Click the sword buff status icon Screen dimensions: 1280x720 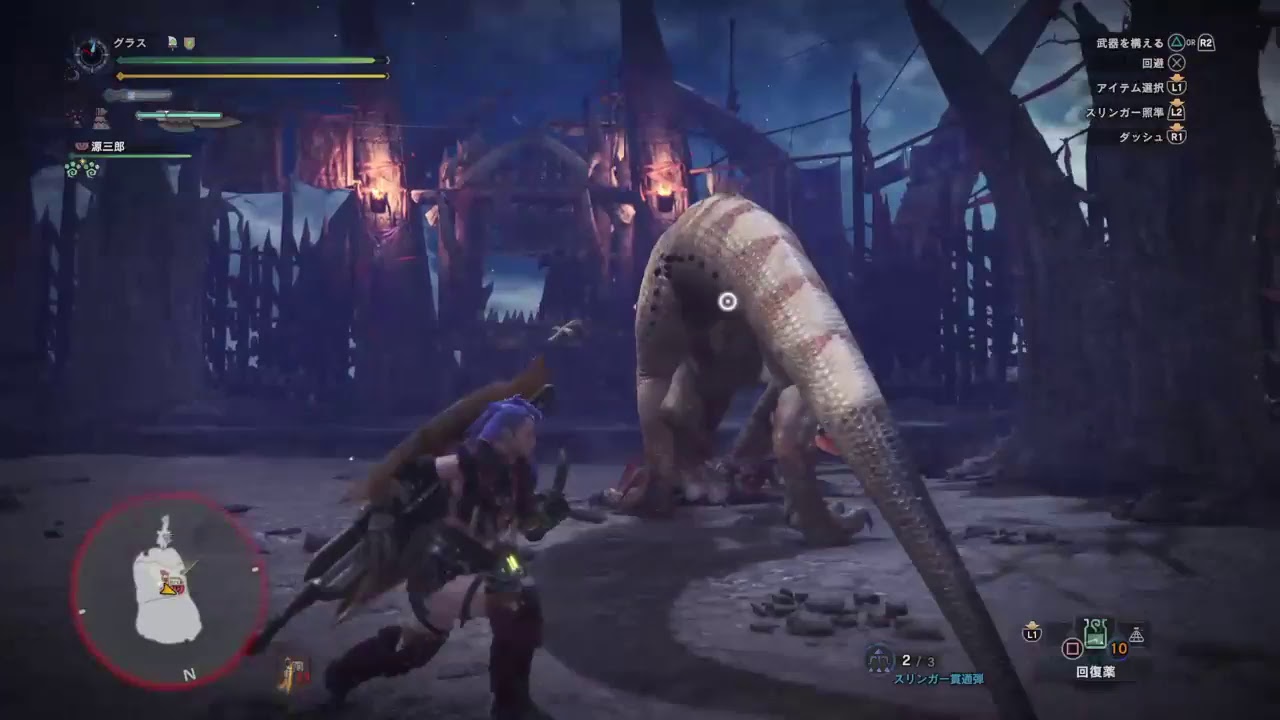click(x=172, y=43)
